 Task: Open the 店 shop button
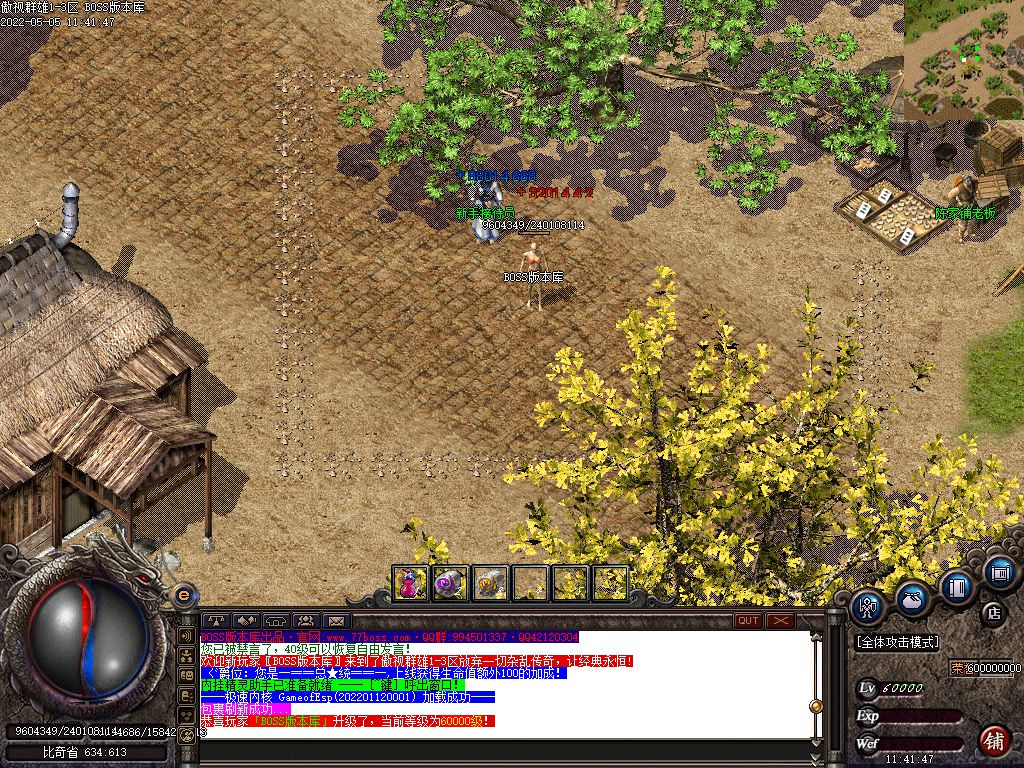pyautogui.click(x=993, y=611)
